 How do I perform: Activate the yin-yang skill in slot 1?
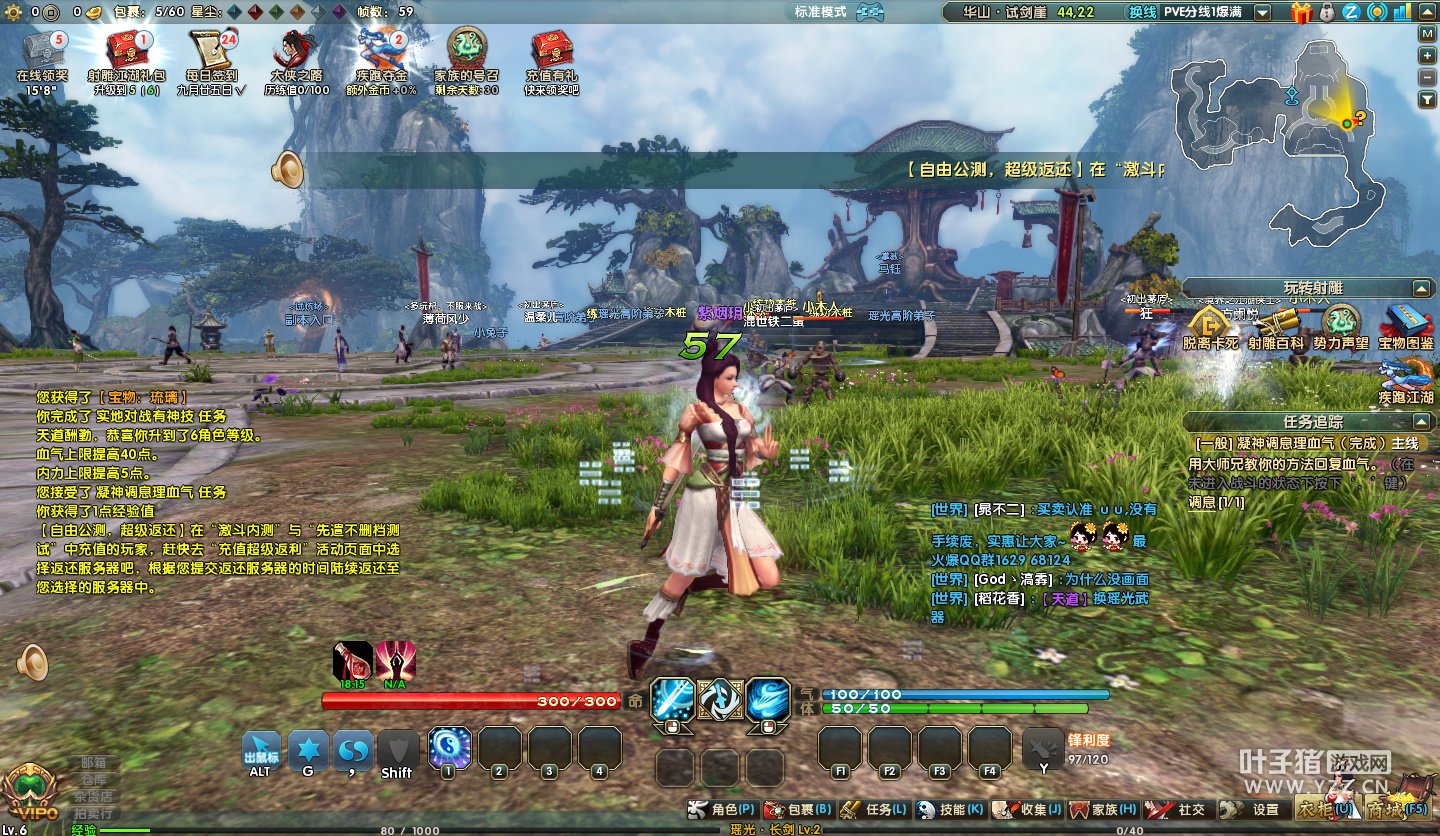[x=449, y=747]
